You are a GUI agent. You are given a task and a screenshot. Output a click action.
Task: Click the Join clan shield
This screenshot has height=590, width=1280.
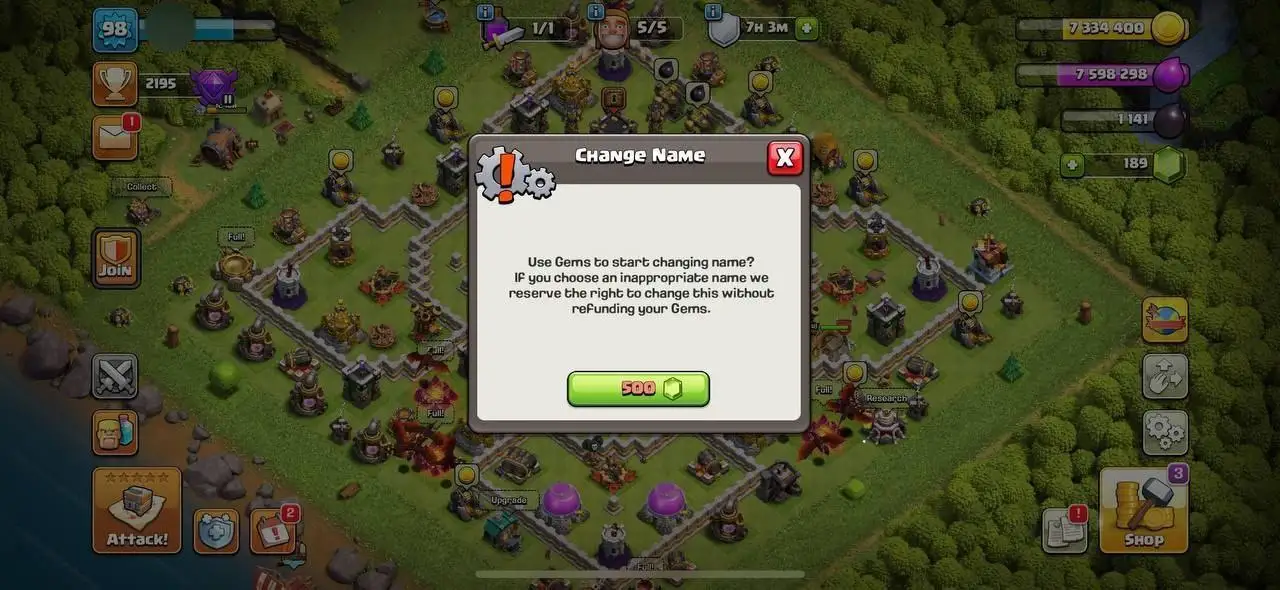pos(116,258)
